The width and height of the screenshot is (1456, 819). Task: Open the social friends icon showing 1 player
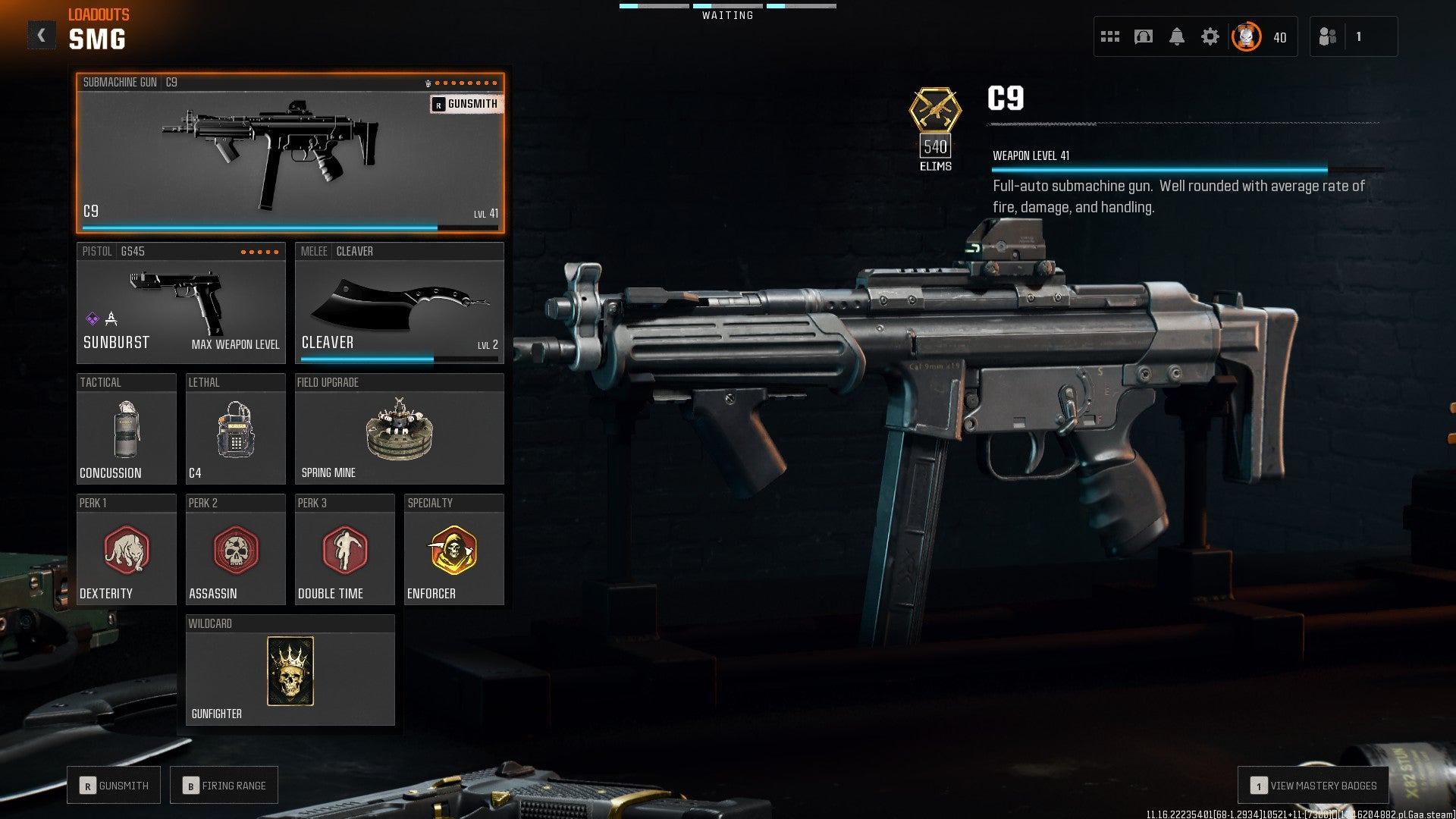click(x=1329, y=36)
